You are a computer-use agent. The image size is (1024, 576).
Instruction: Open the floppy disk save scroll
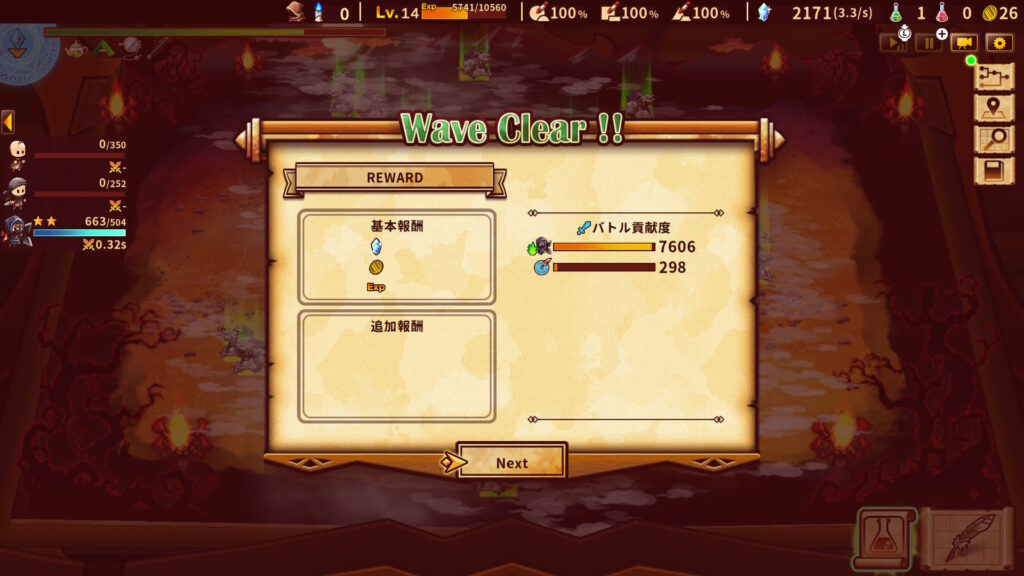[994, 171]
